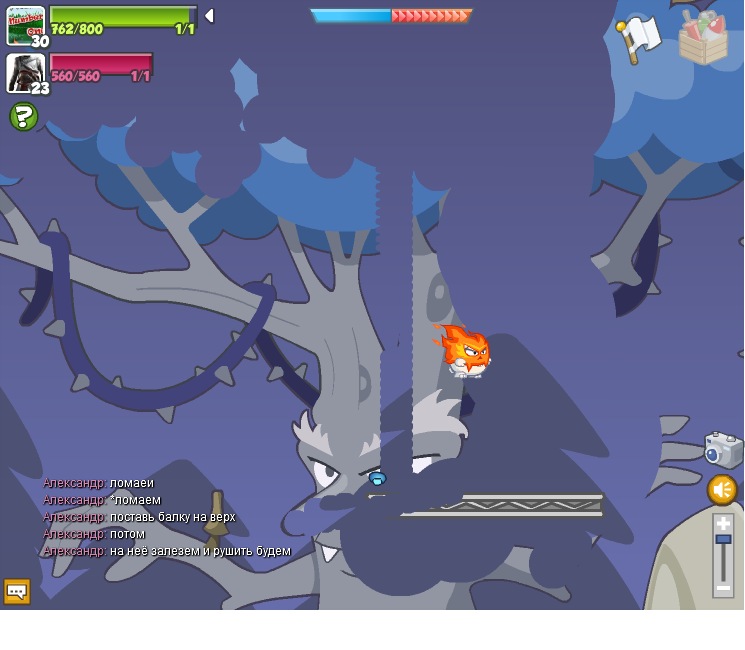The image size is (745, 650).
Task: Zoom out with the minus button
Action: pos(723,588)
